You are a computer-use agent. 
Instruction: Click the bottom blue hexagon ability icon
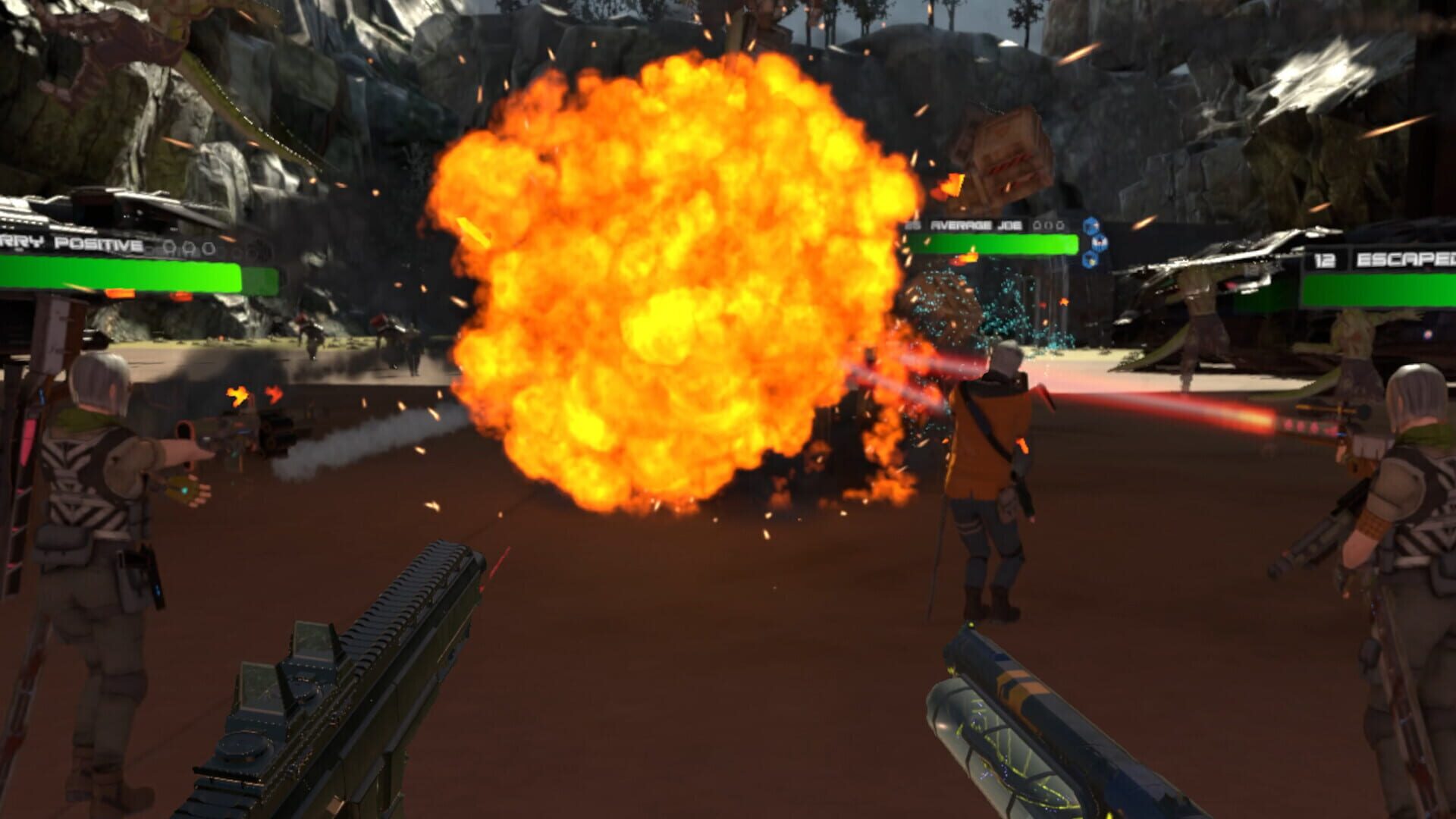1090,259
